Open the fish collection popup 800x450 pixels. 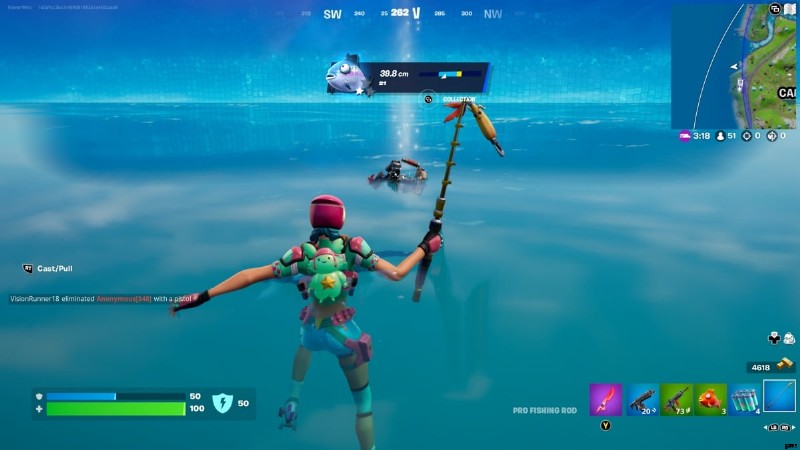click(428, 99)
